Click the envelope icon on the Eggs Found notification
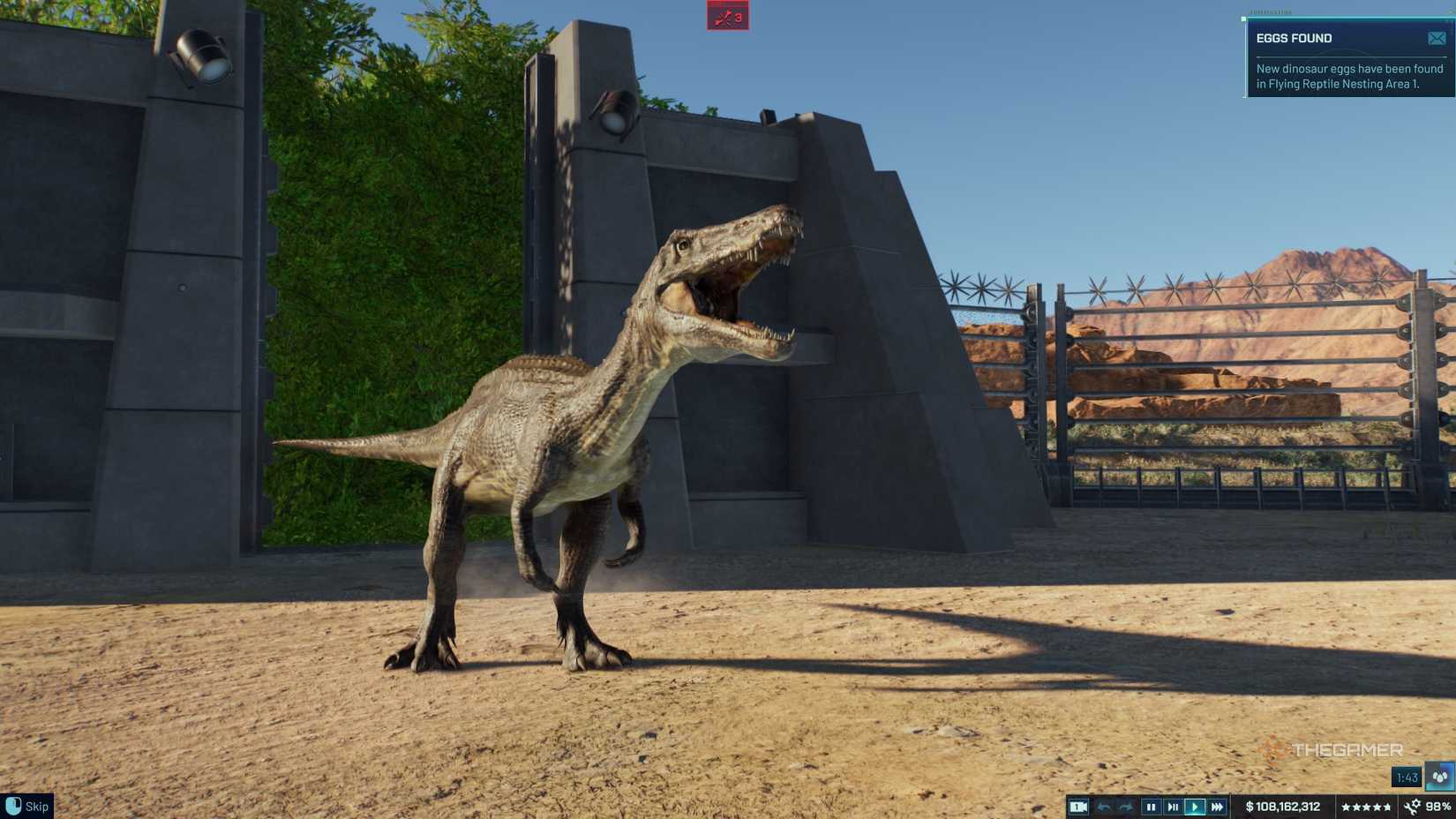 [1436, 37]
